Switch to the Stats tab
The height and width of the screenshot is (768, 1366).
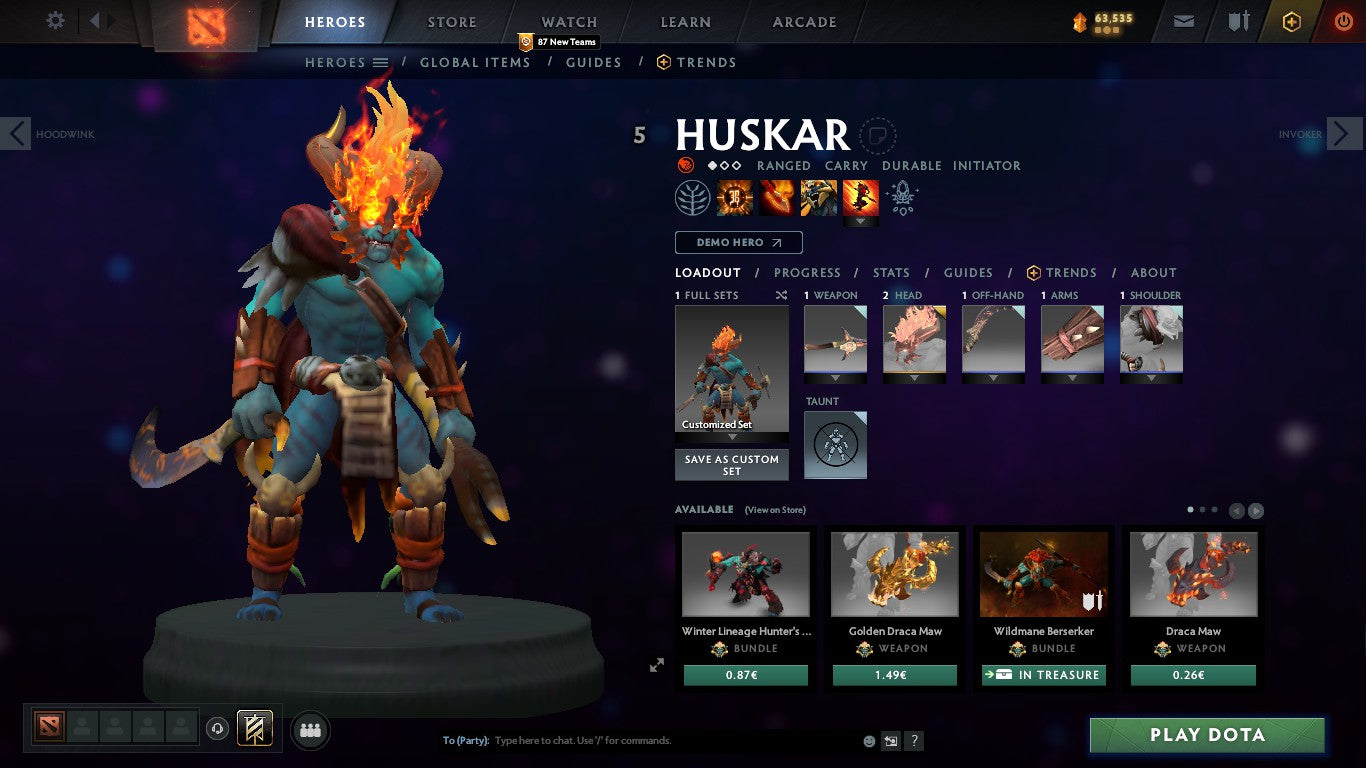890,272
